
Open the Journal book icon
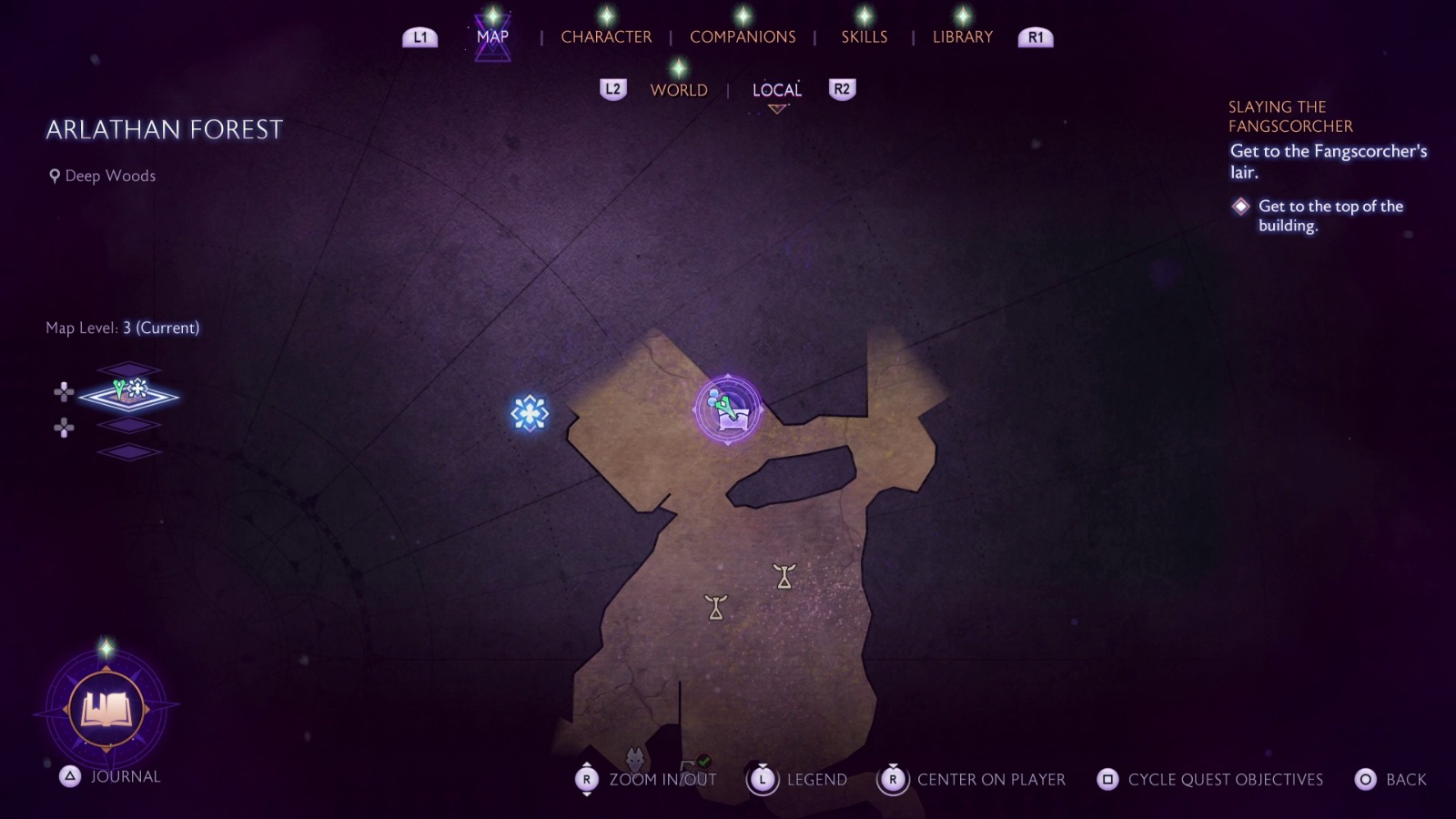pyautogui.click(x=106, y=708)
